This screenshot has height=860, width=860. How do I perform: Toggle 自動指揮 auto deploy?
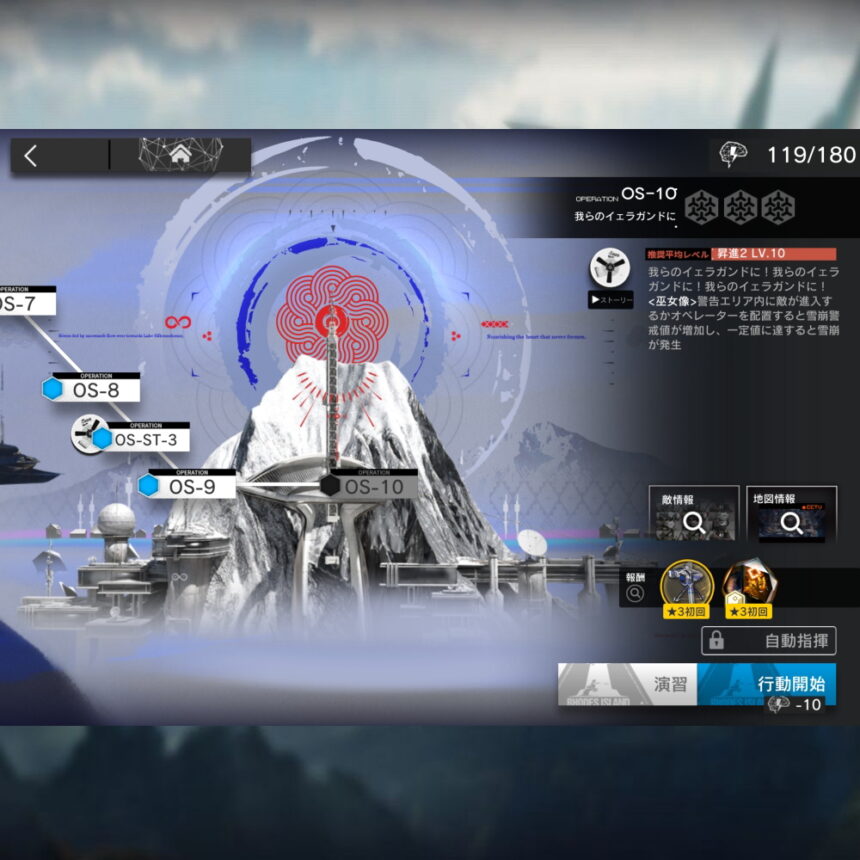pyautogui.click(x=768, y=641)
